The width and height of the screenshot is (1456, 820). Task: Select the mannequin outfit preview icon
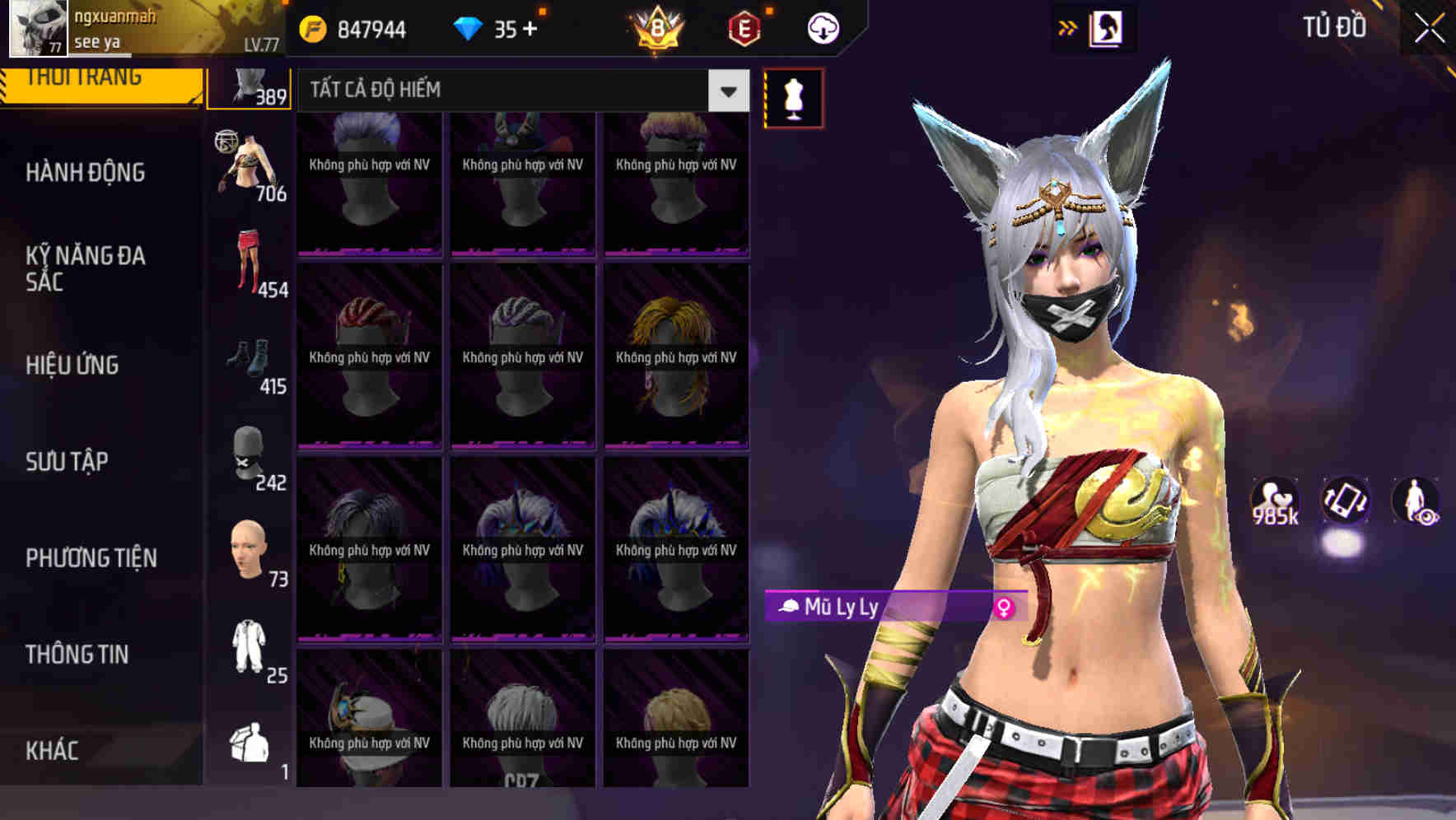coord(793,96)
